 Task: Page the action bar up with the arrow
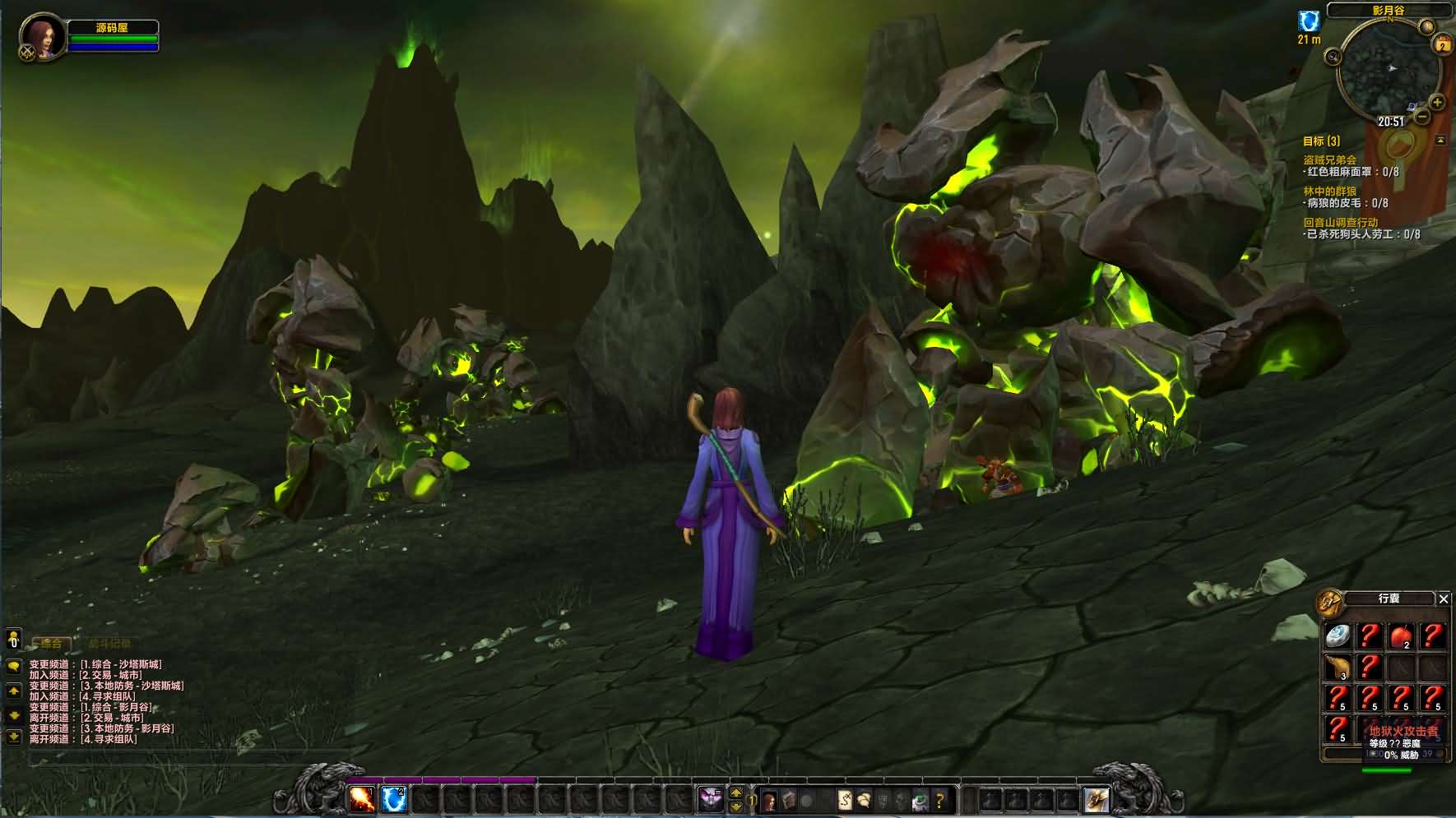coord(736,793)
